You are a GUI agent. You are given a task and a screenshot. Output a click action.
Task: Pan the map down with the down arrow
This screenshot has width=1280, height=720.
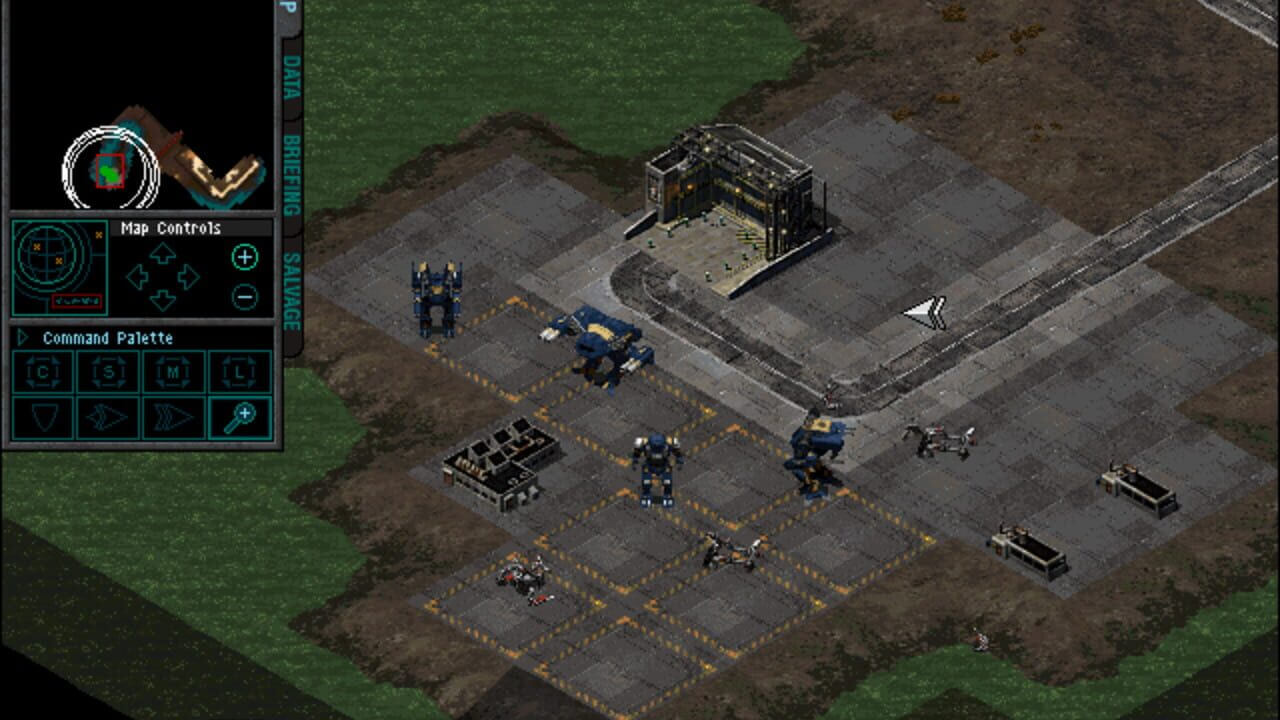coord(162,299)
